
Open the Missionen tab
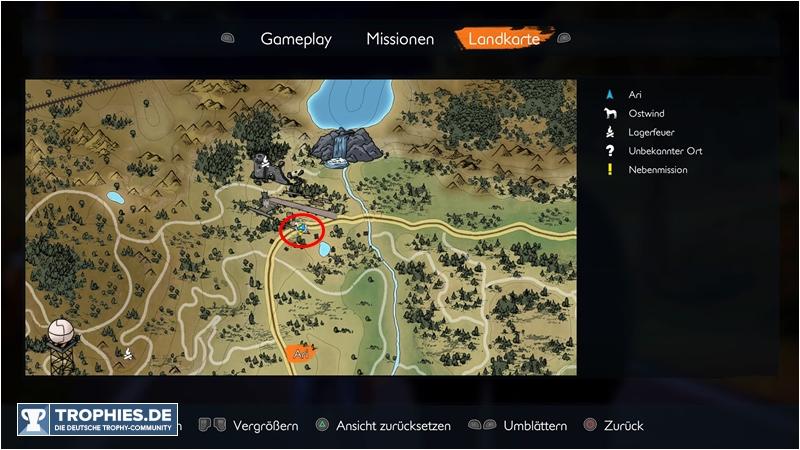point(400,39)
